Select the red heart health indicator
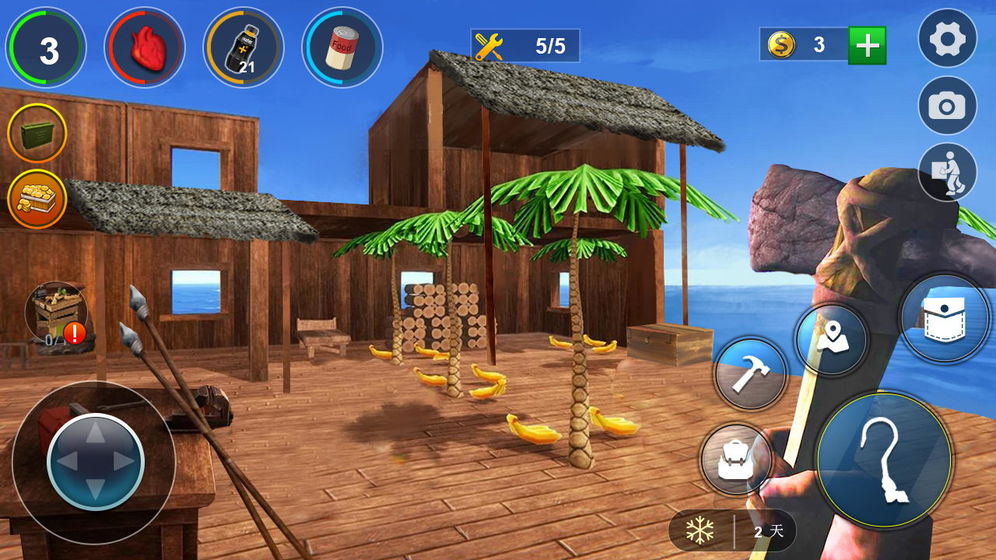This screenshot has width=996, height=560. [x=144, y=47]
